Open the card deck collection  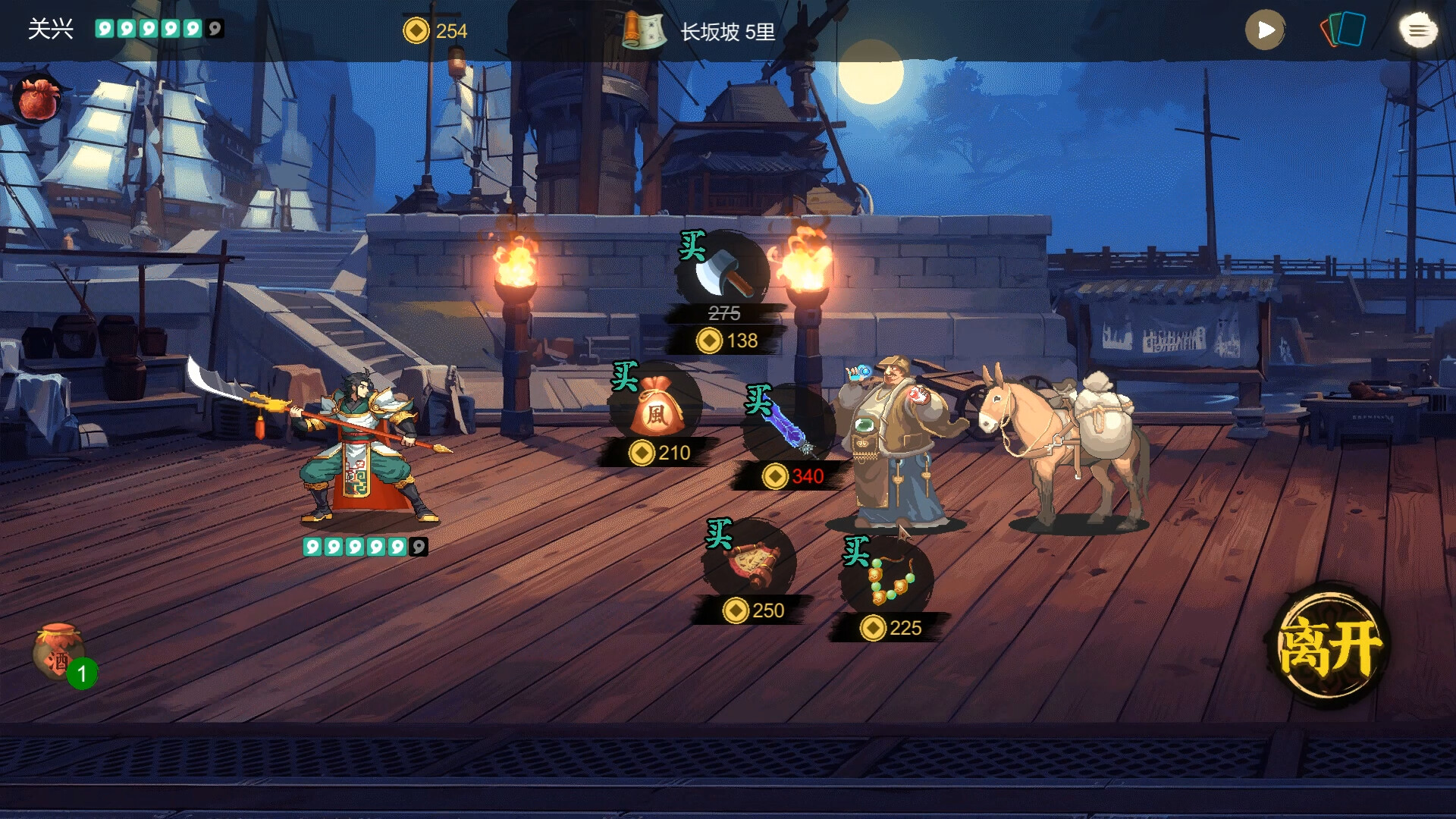(1344, 30)
